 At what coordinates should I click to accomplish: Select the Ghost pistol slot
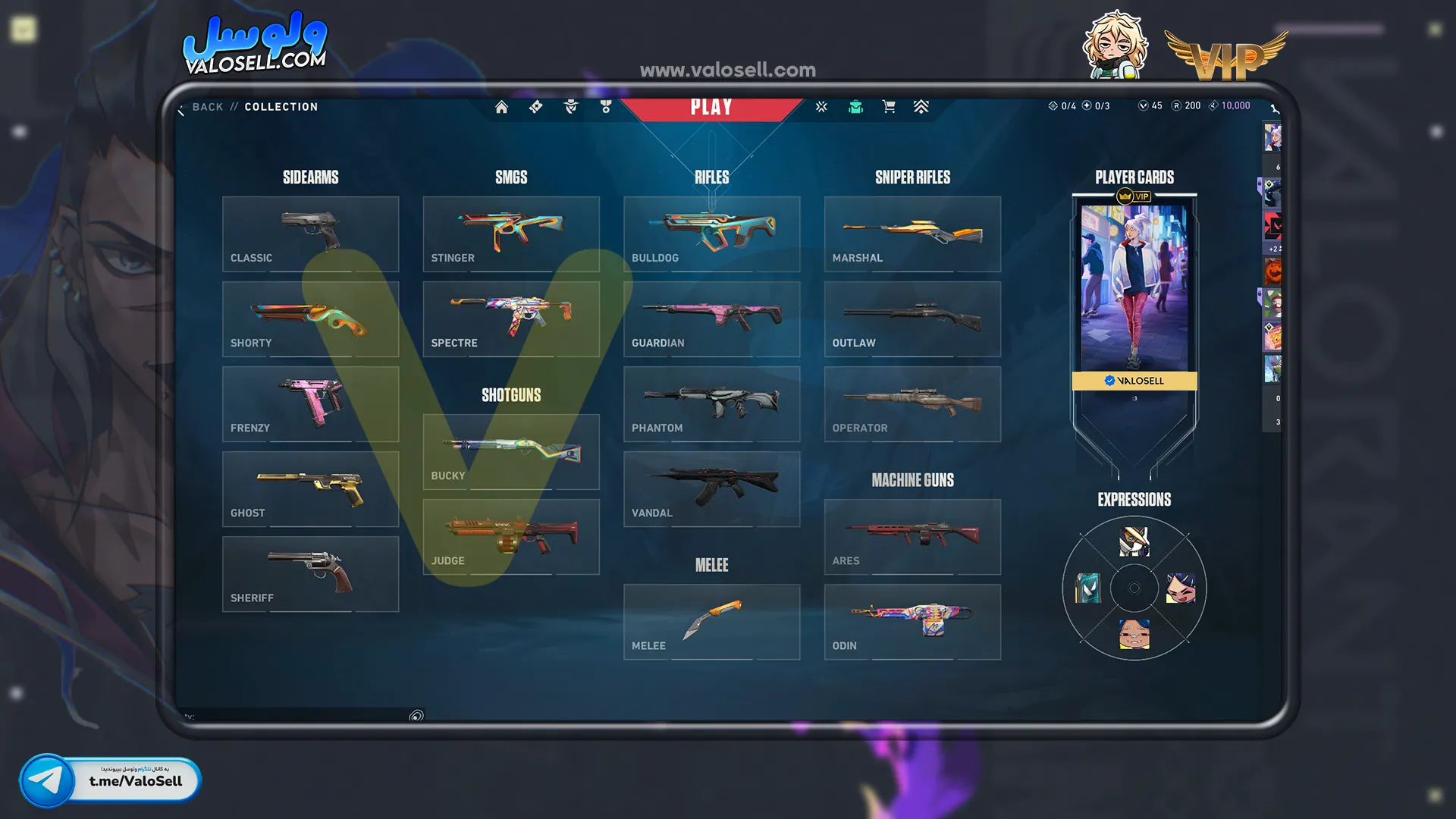(310, 488)
